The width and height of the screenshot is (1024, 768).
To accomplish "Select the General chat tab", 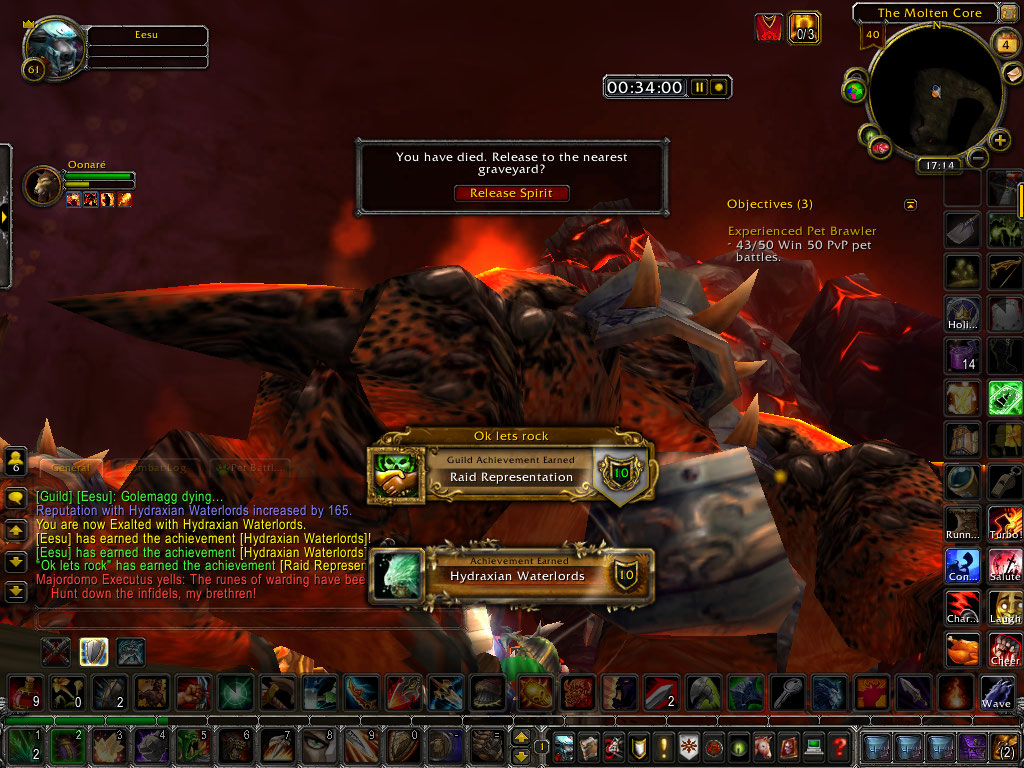I will click(x=71, y=467).
